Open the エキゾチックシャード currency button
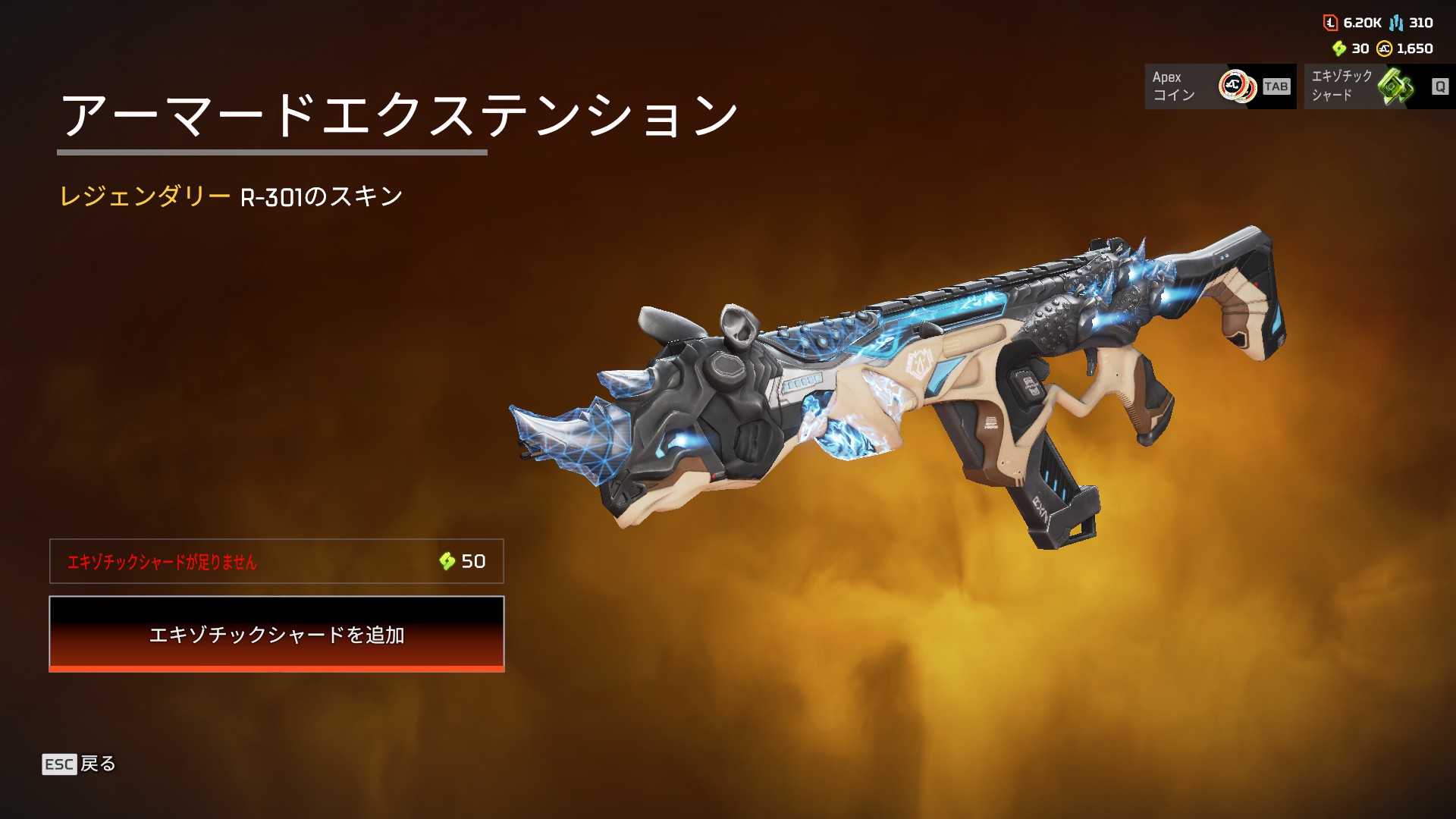Image resolution: width=1456 pixels, height=819 pixels. pos(1378,86)
